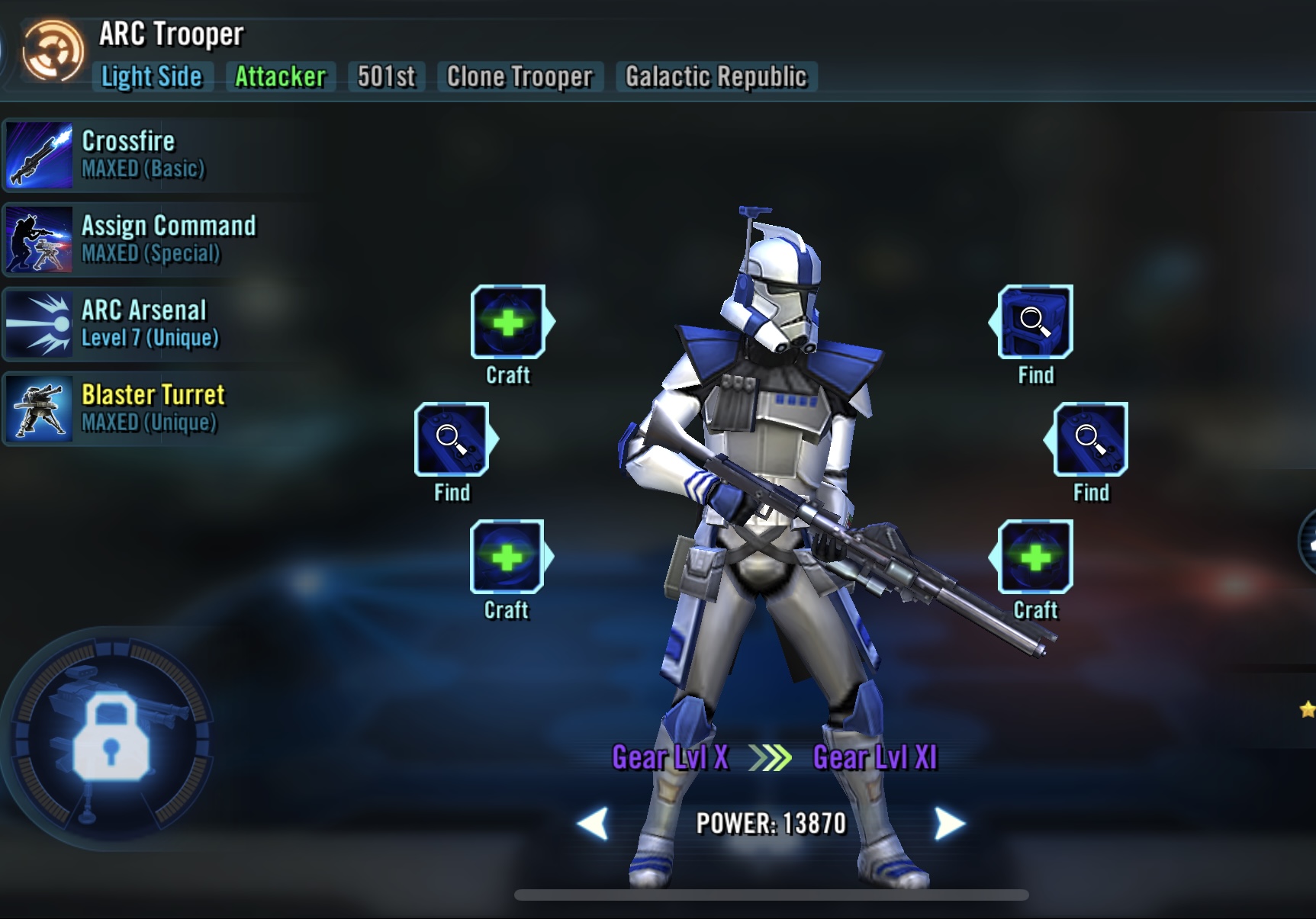This screenshot has height=919, width=1316.
Task: Choose the Light Side tag
Action: pyautogui.click(x=152, y=77)
